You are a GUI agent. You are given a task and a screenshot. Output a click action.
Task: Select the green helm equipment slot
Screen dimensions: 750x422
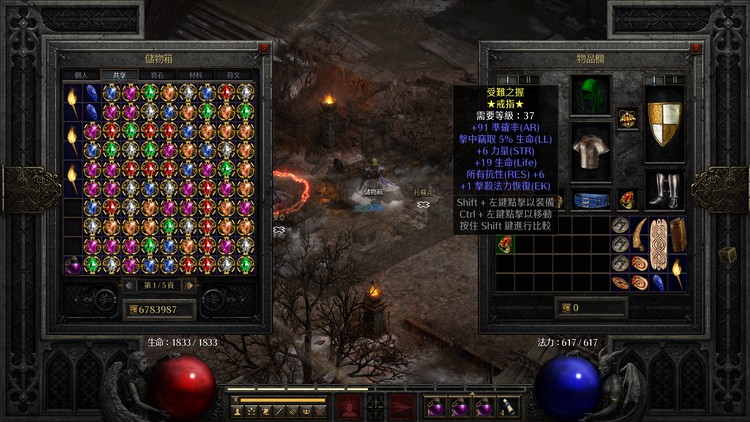(x=590, y=96)
